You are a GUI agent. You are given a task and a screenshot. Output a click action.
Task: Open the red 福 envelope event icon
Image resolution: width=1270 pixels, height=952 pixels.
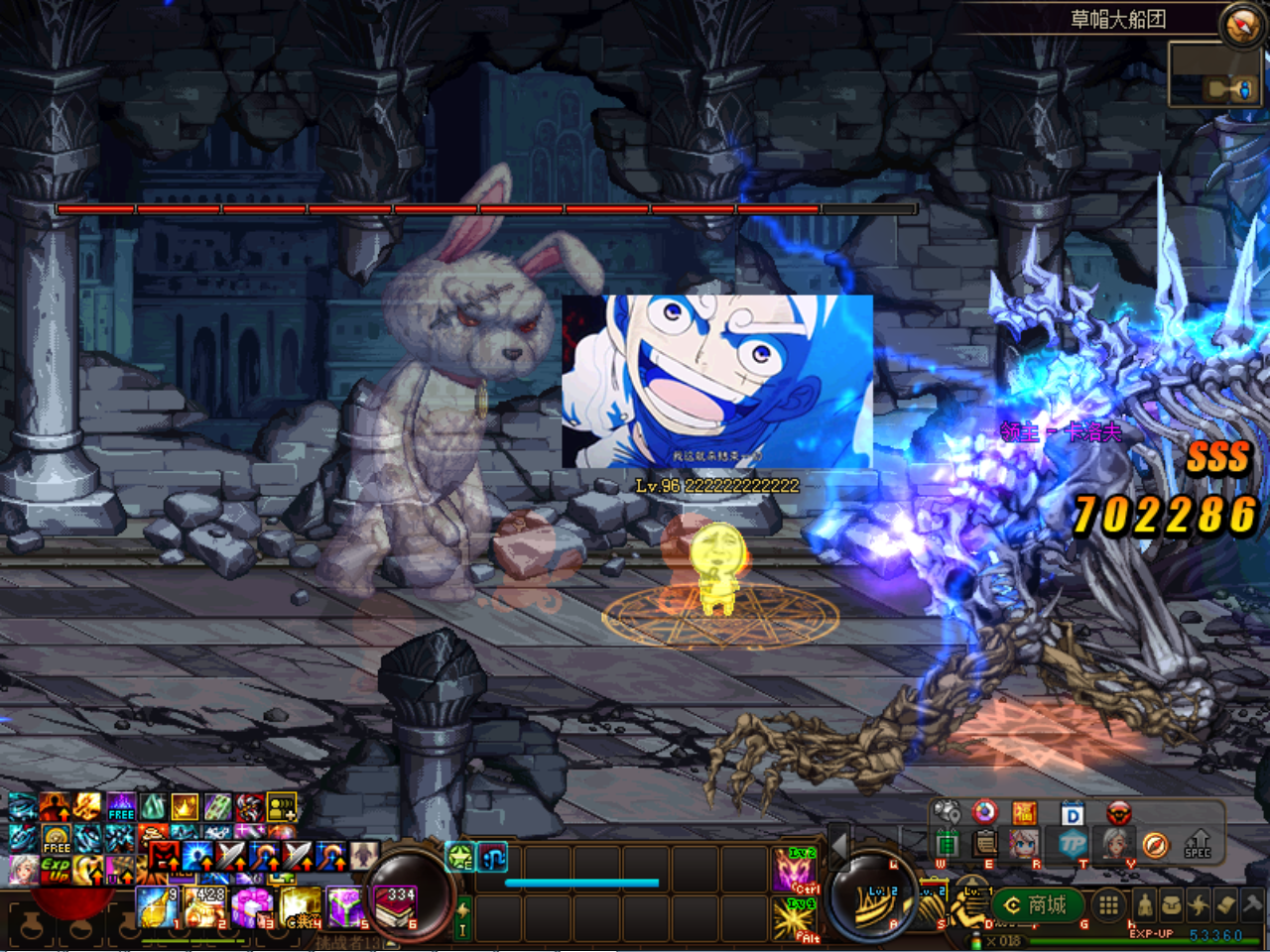[x=1025, y=812]
